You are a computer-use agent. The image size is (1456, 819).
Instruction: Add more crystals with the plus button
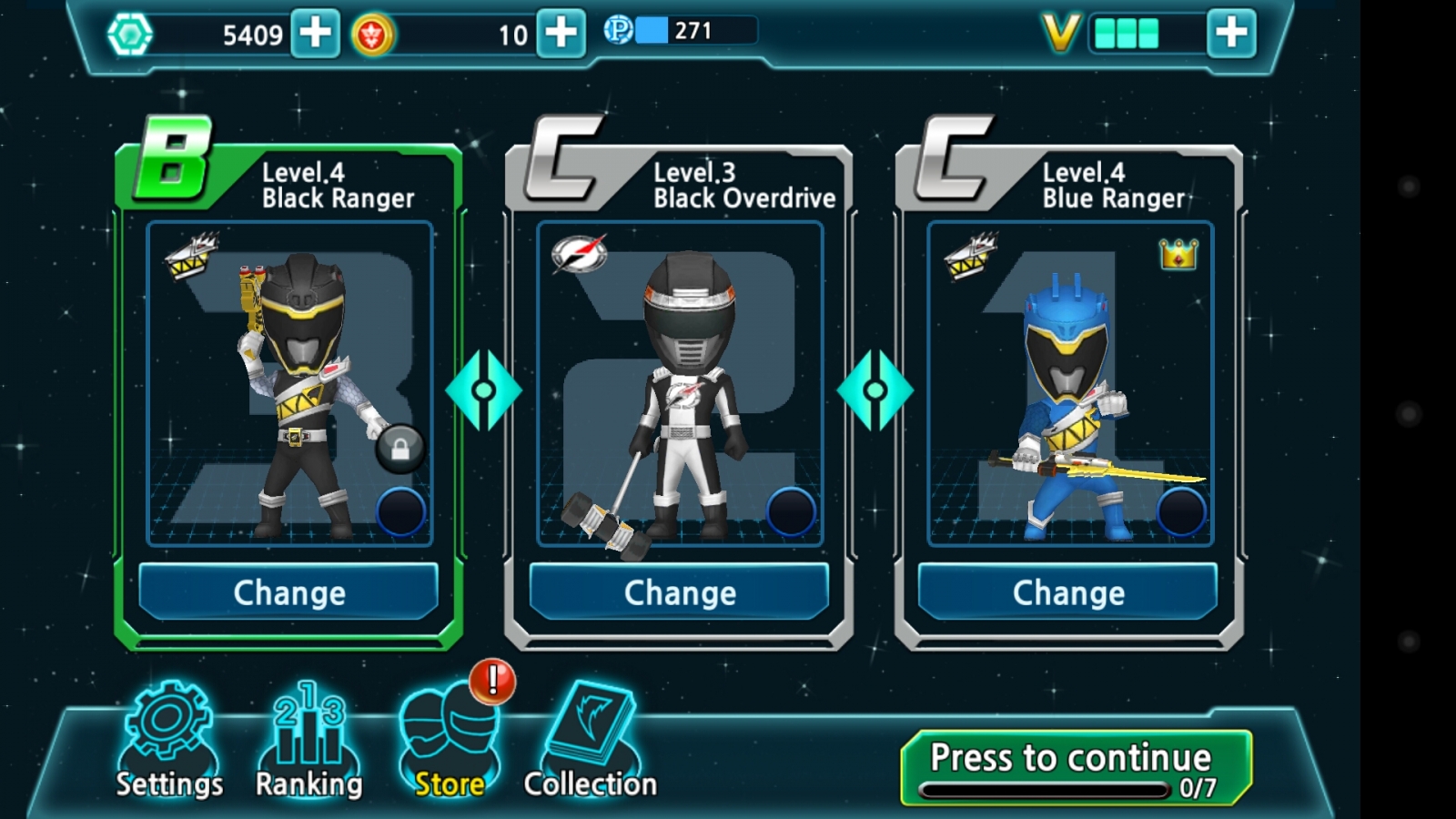(315, 34)
